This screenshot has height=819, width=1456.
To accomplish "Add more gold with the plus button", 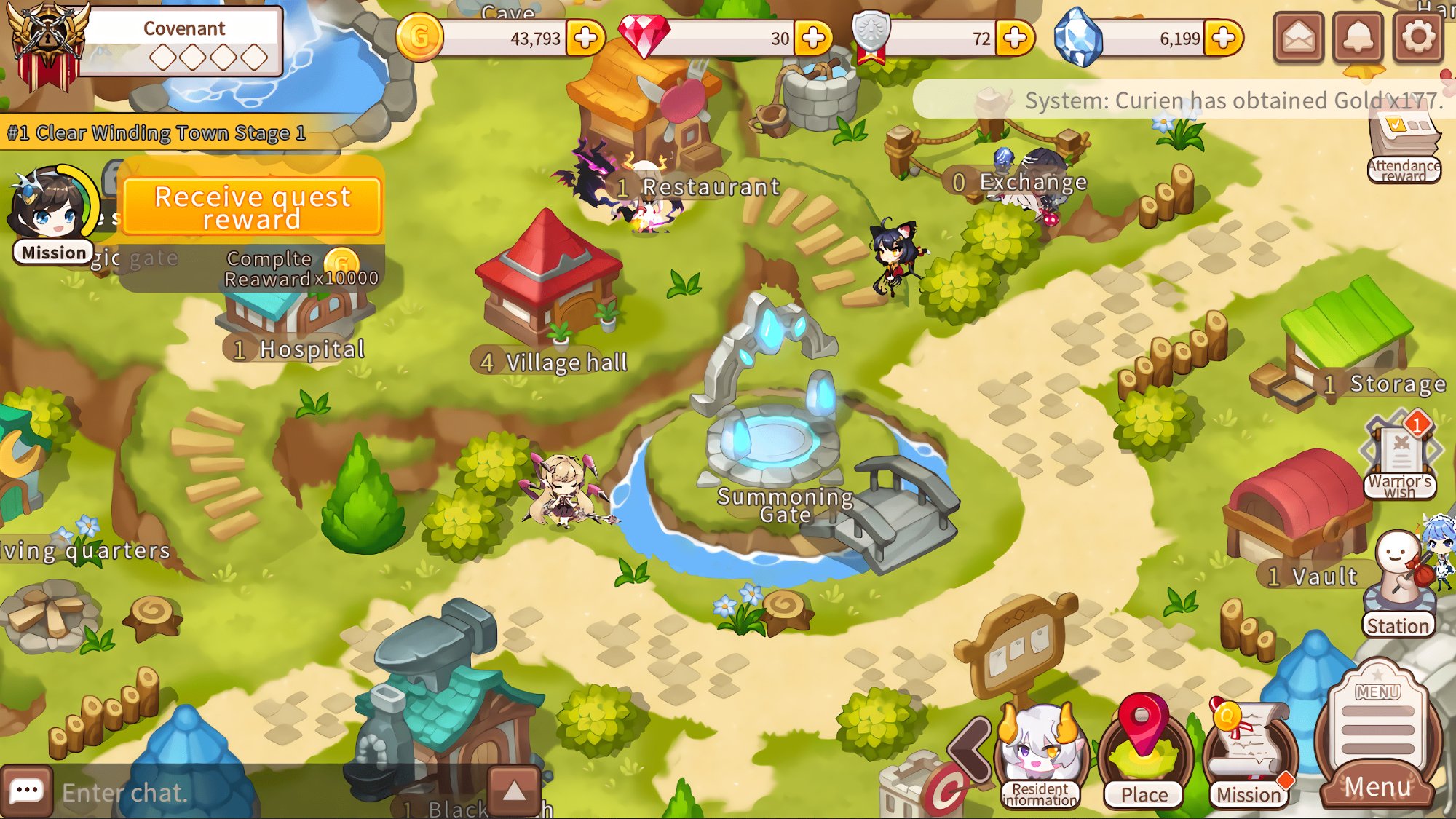I will (586, 38).
